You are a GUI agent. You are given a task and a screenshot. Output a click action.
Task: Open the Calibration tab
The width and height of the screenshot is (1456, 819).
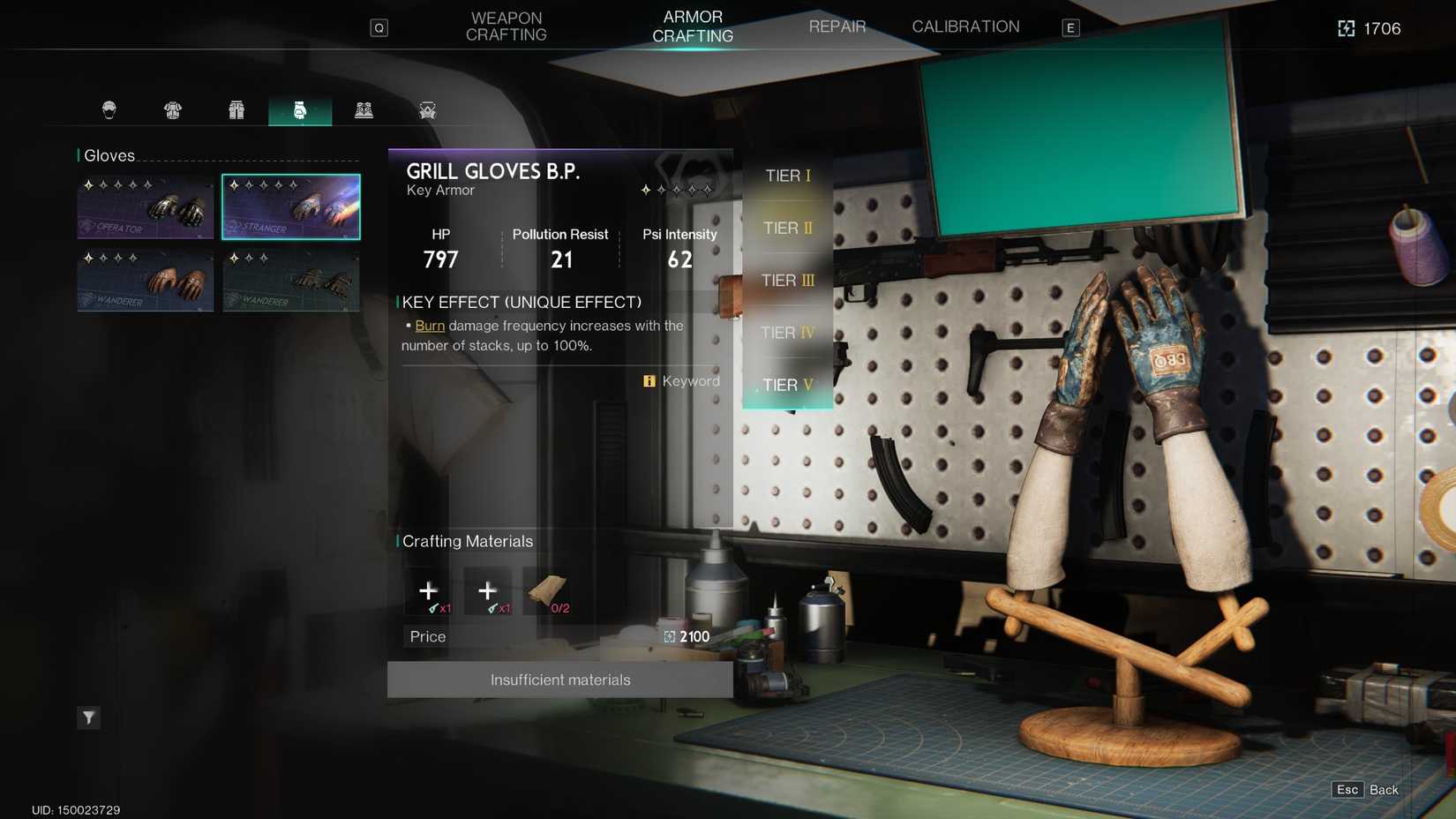965,26
